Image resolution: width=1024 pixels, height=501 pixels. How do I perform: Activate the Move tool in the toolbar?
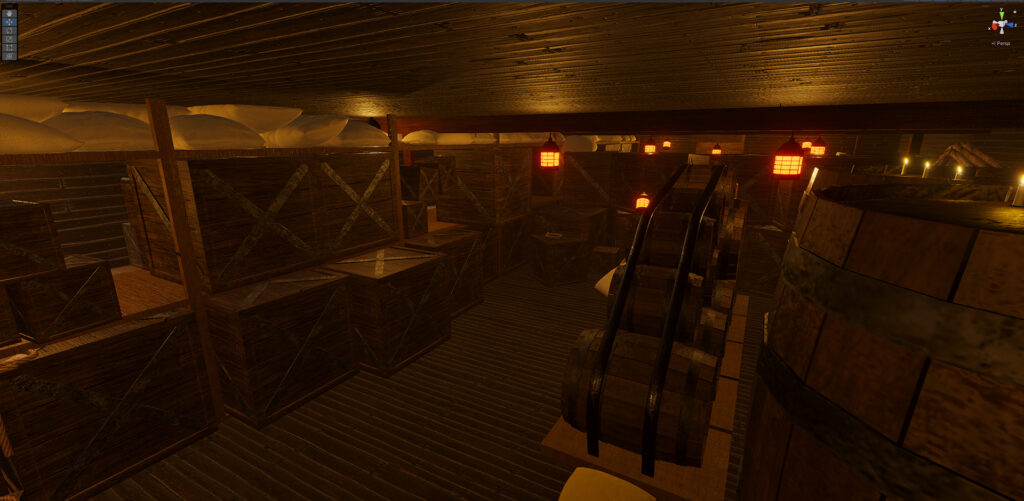click(x=10, y=20)
